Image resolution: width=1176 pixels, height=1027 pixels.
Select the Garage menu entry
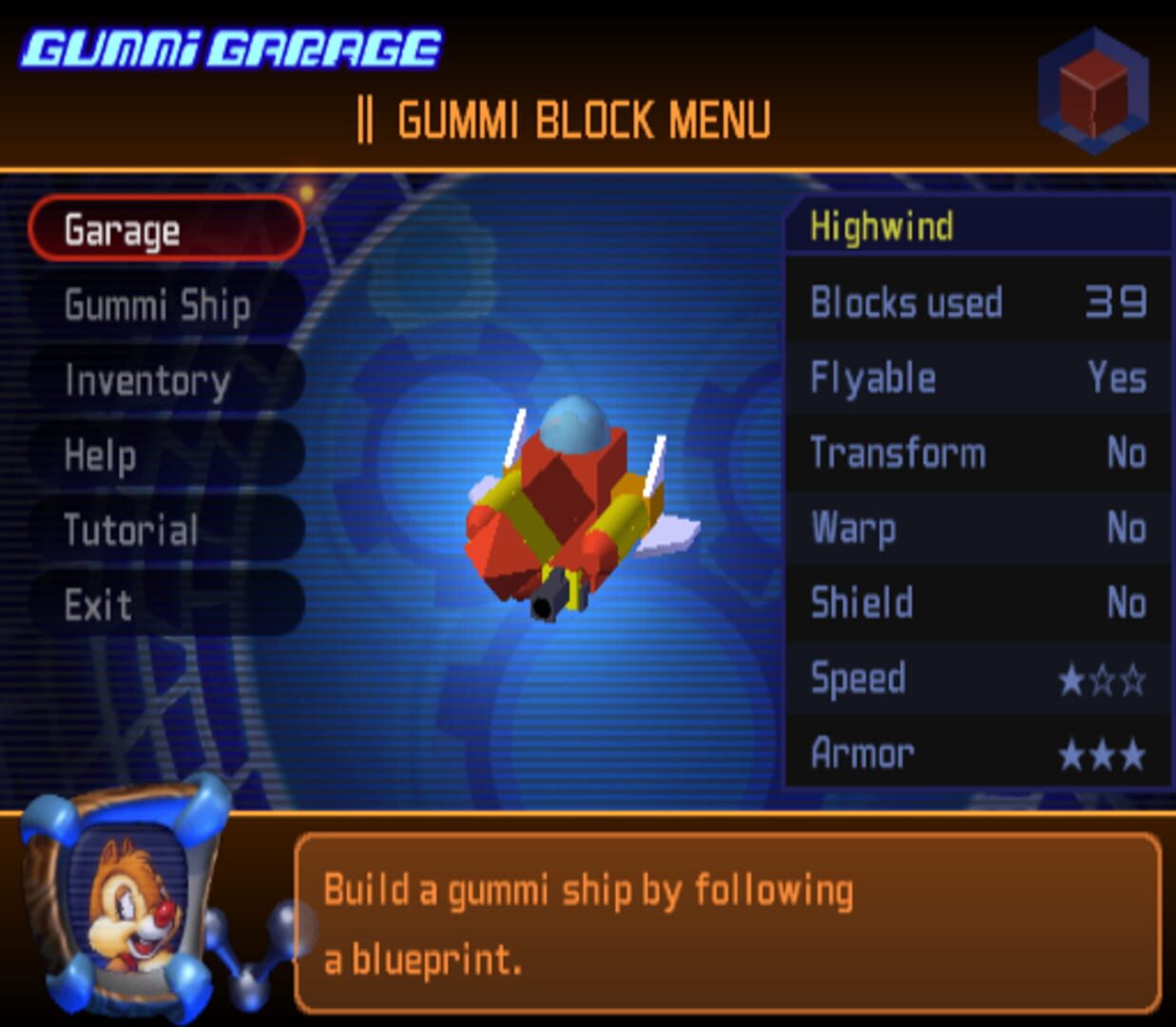(165, 230)
